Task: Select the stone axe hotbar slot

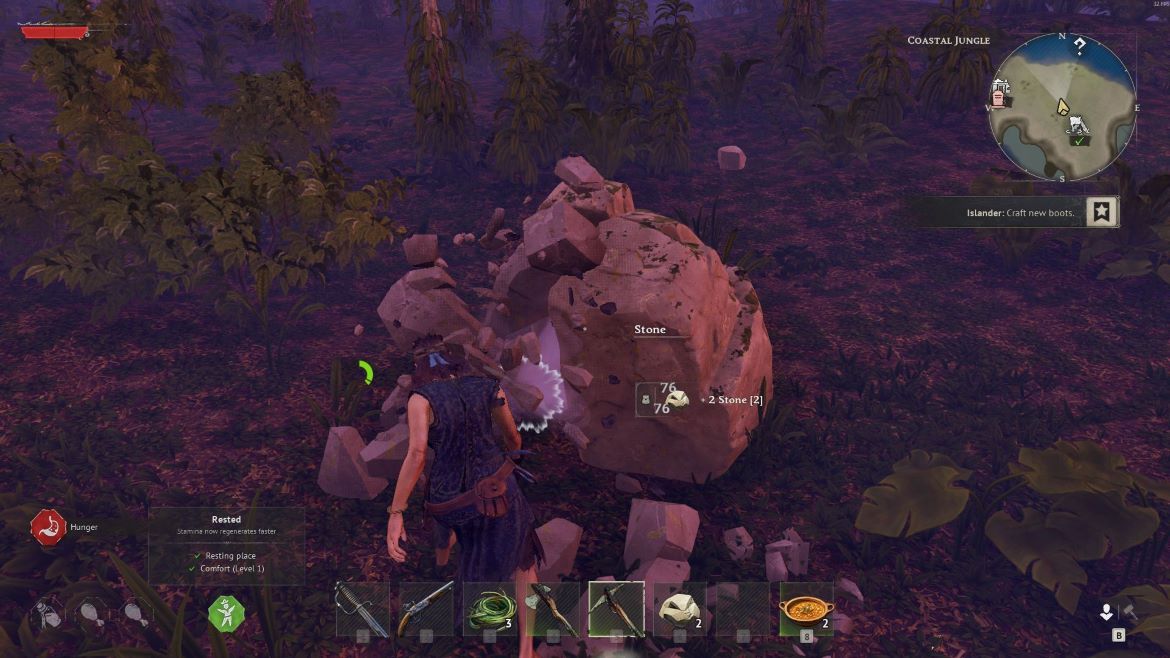Action: (553, 609)
